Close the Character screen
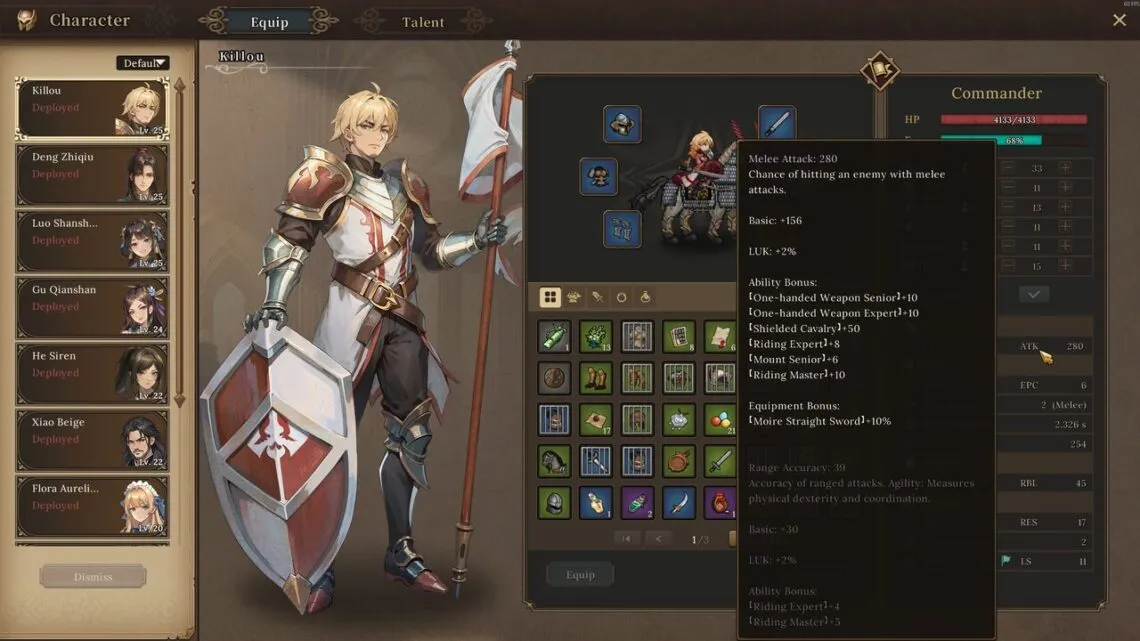This screenshot has height=641, width=1140. coord(1119,20)
